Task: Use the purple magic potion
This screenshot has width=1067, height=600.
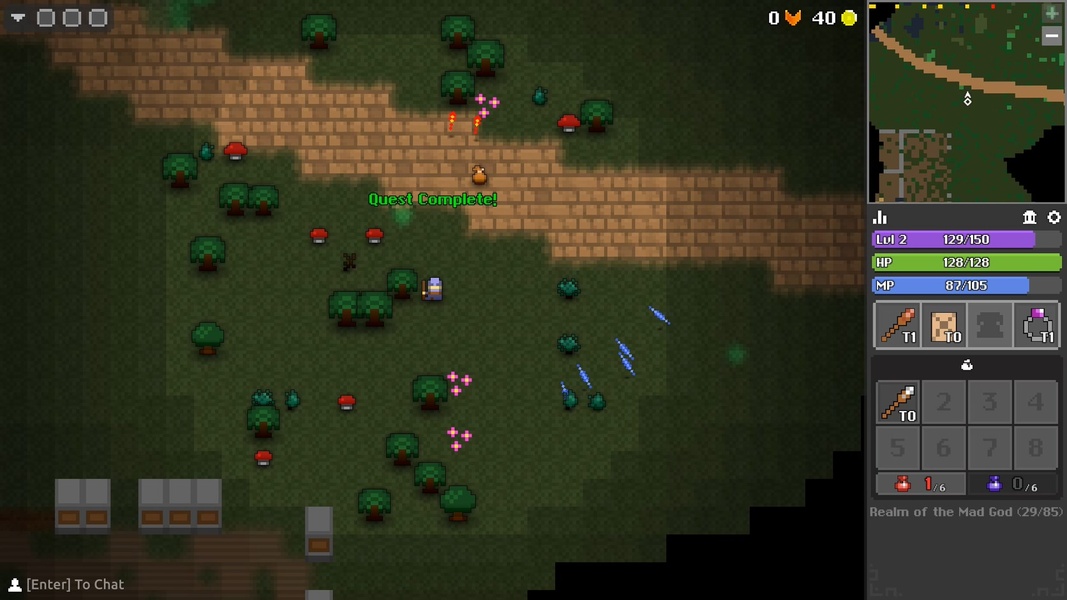Action: pyautogui.click(x=1012, y=484)
